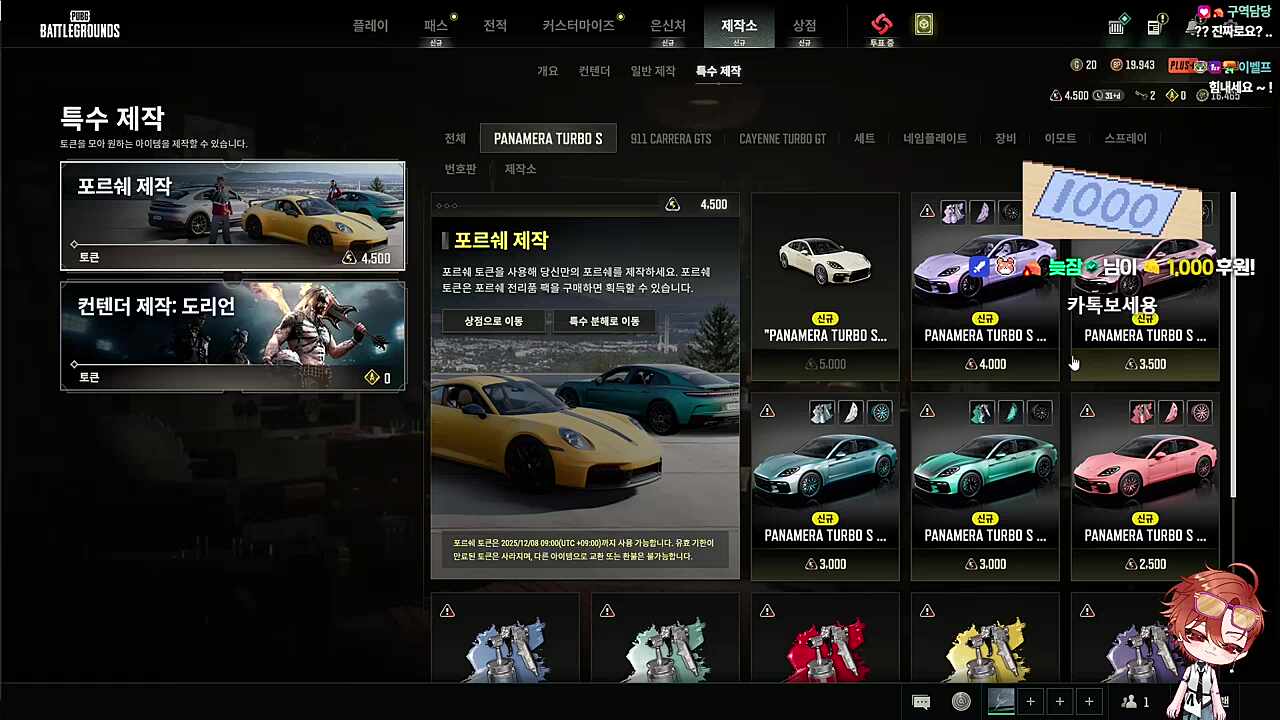Click the G-Coin balance icon showing 20

point(1075,65)
